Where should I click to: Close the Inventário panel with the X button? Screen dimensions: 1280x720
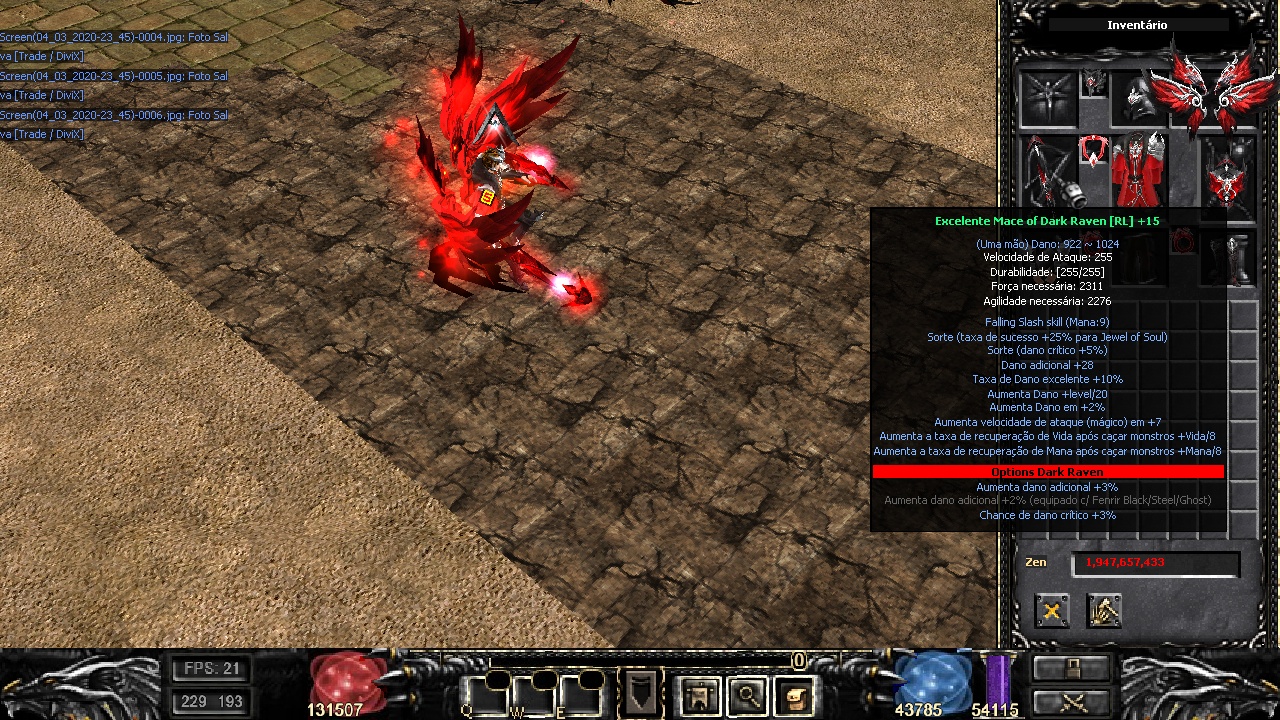click(x=1052, y=611)
